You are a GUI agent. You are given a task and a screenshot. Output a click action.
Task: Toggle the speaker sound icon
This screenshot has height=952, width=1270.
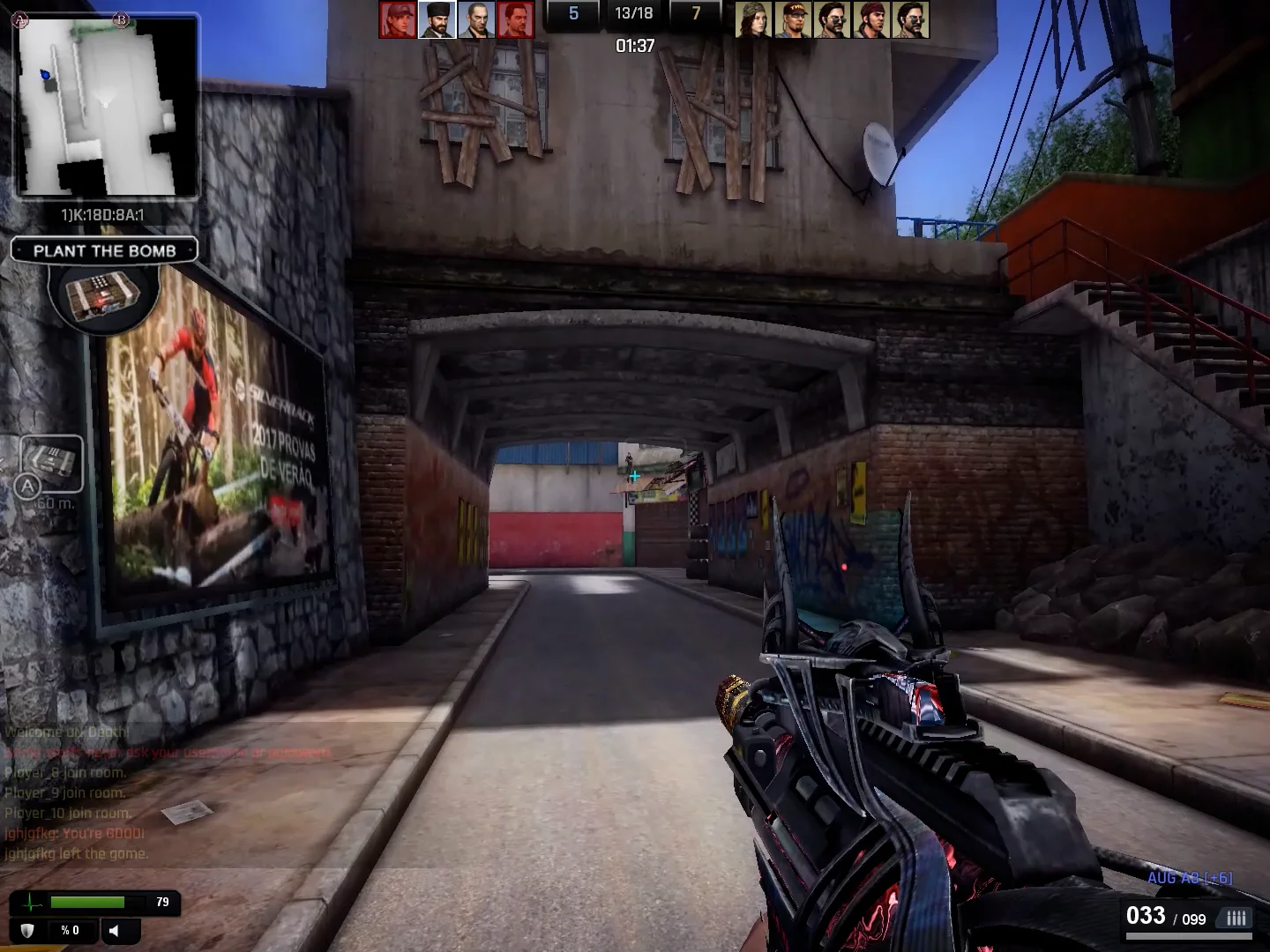[x=114, y=930]
